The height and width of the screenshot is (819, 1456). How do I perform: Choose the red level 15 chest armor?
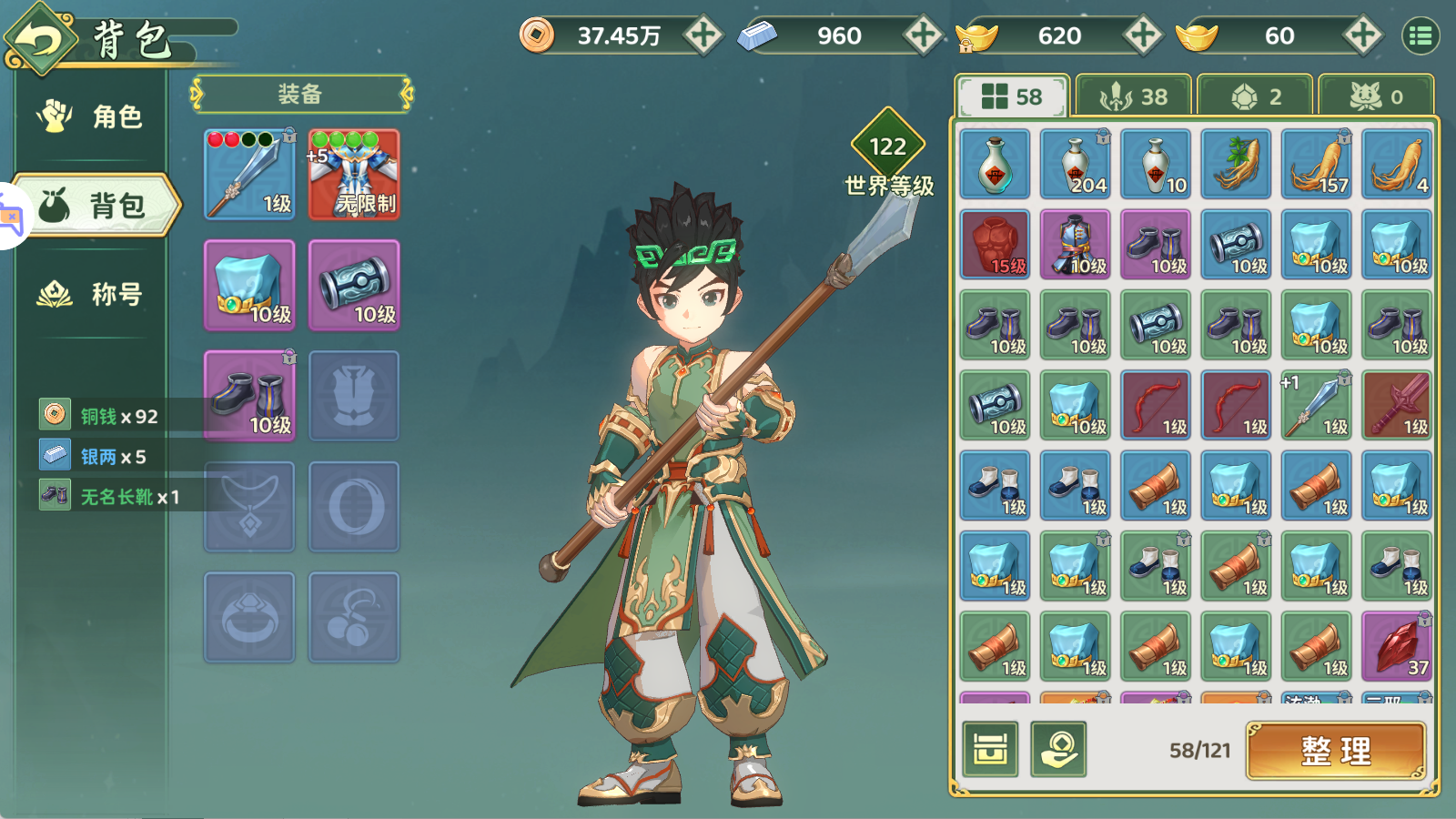point(996,244)
